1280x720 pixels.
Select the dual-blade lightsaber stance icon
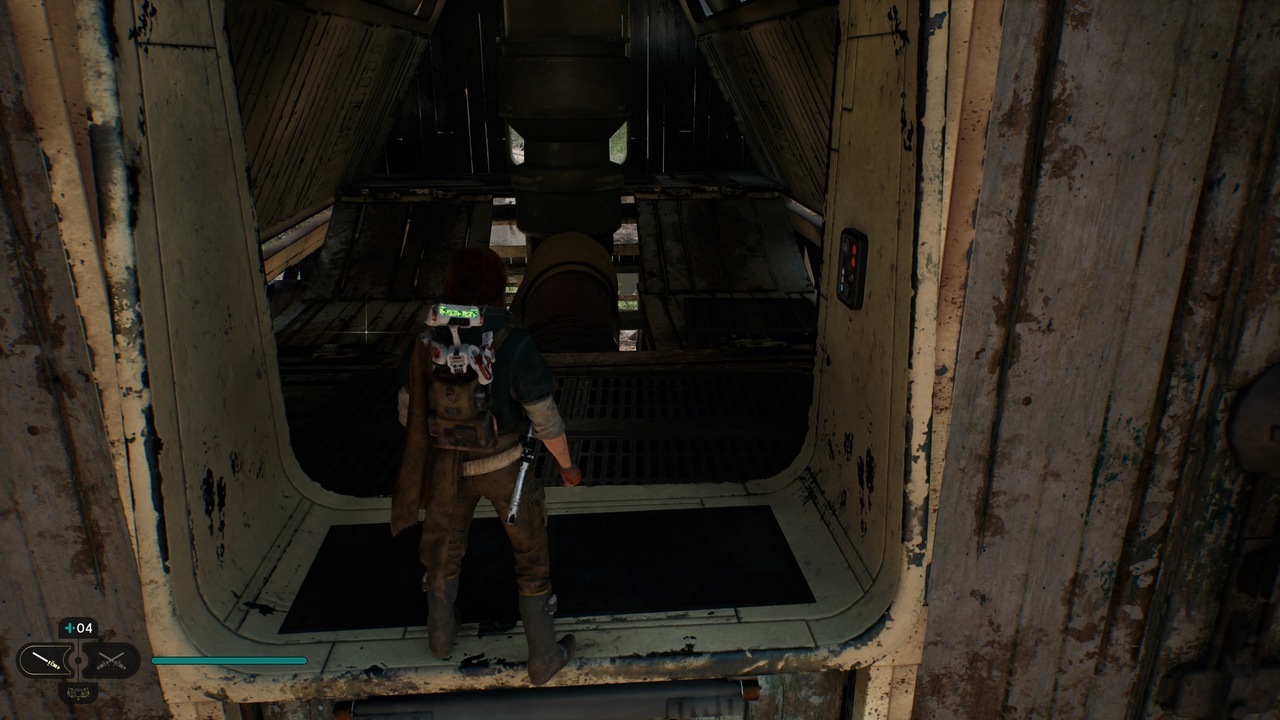pos(110,660)
